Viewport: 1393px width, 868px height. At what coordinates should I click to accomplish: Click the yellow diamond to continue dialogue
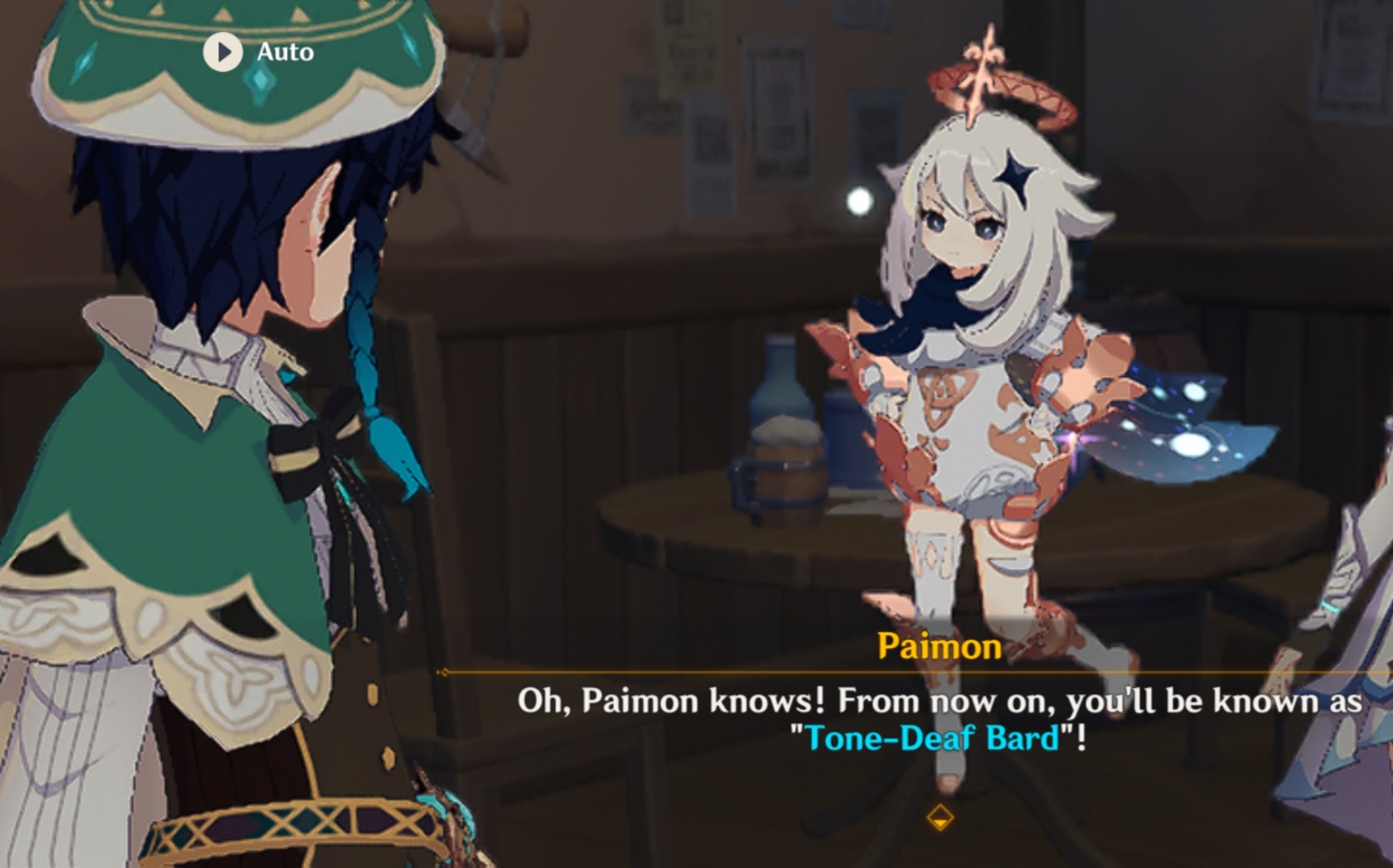[x=939, y=818]
